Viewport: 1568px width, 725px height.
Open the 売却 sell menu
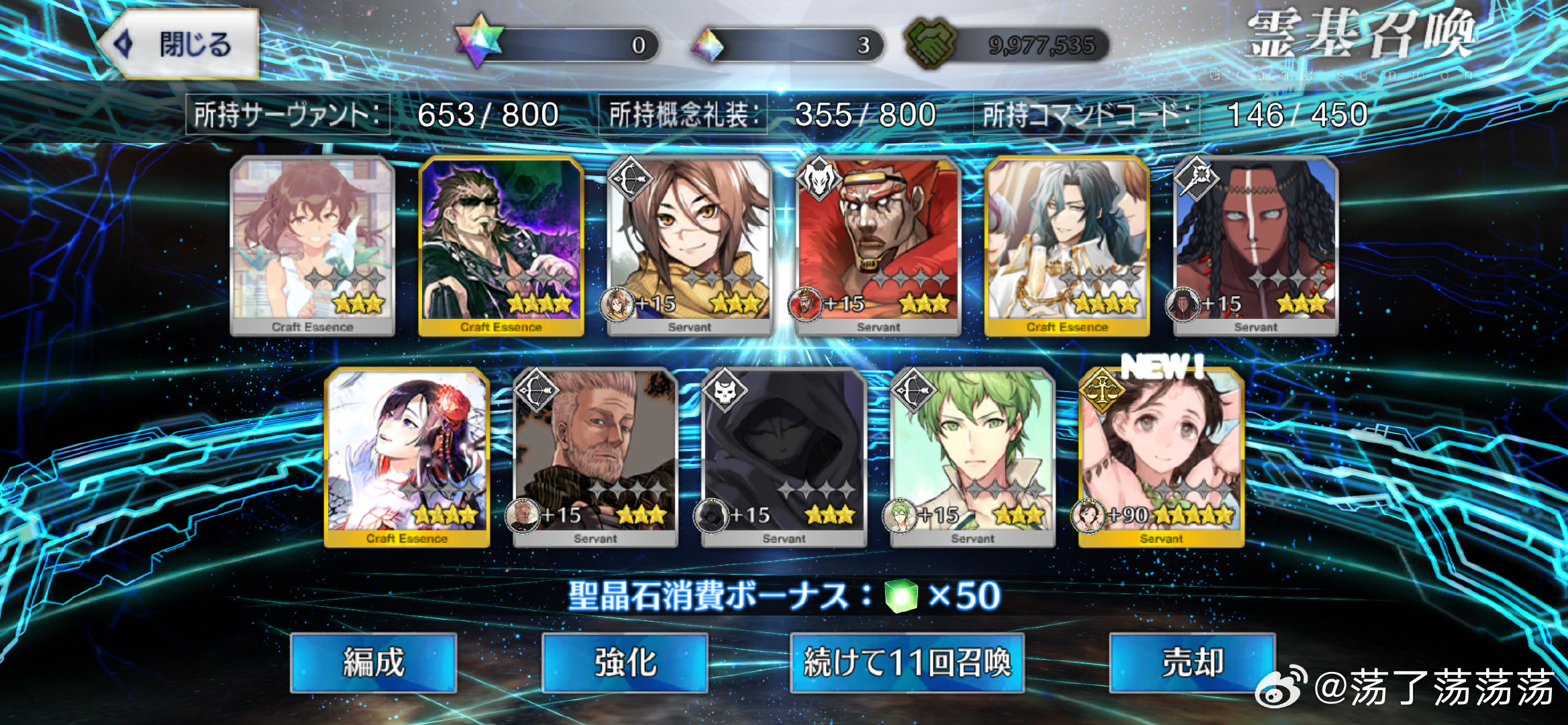[1192, 663]
